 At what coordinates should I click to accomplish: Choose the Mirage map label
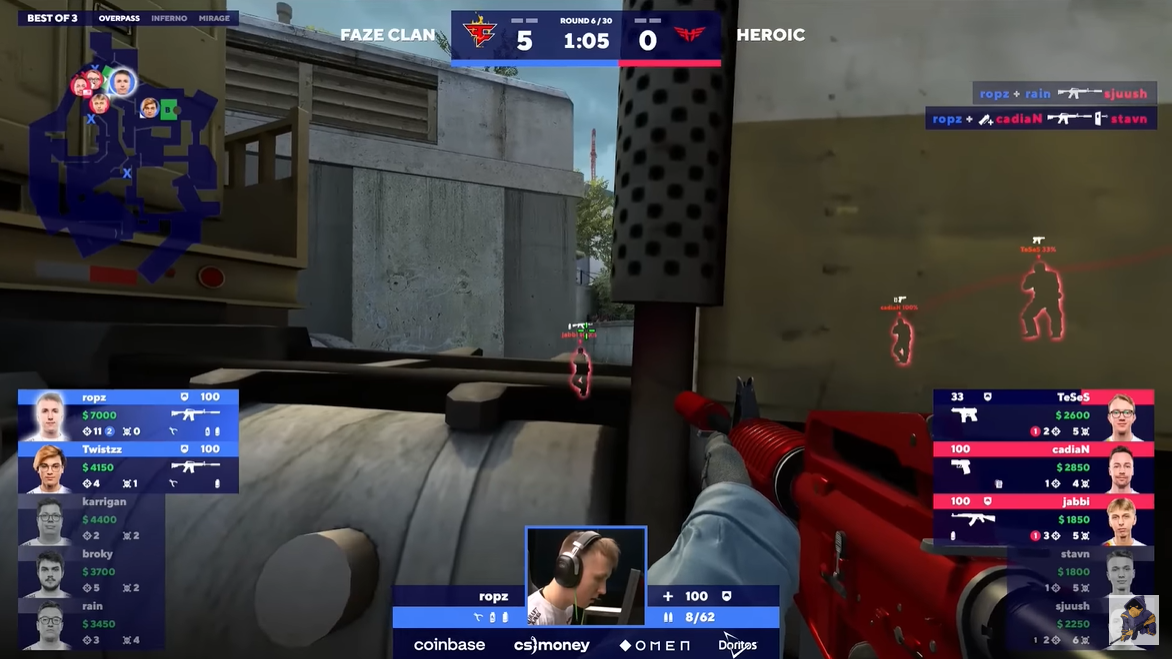213,19
